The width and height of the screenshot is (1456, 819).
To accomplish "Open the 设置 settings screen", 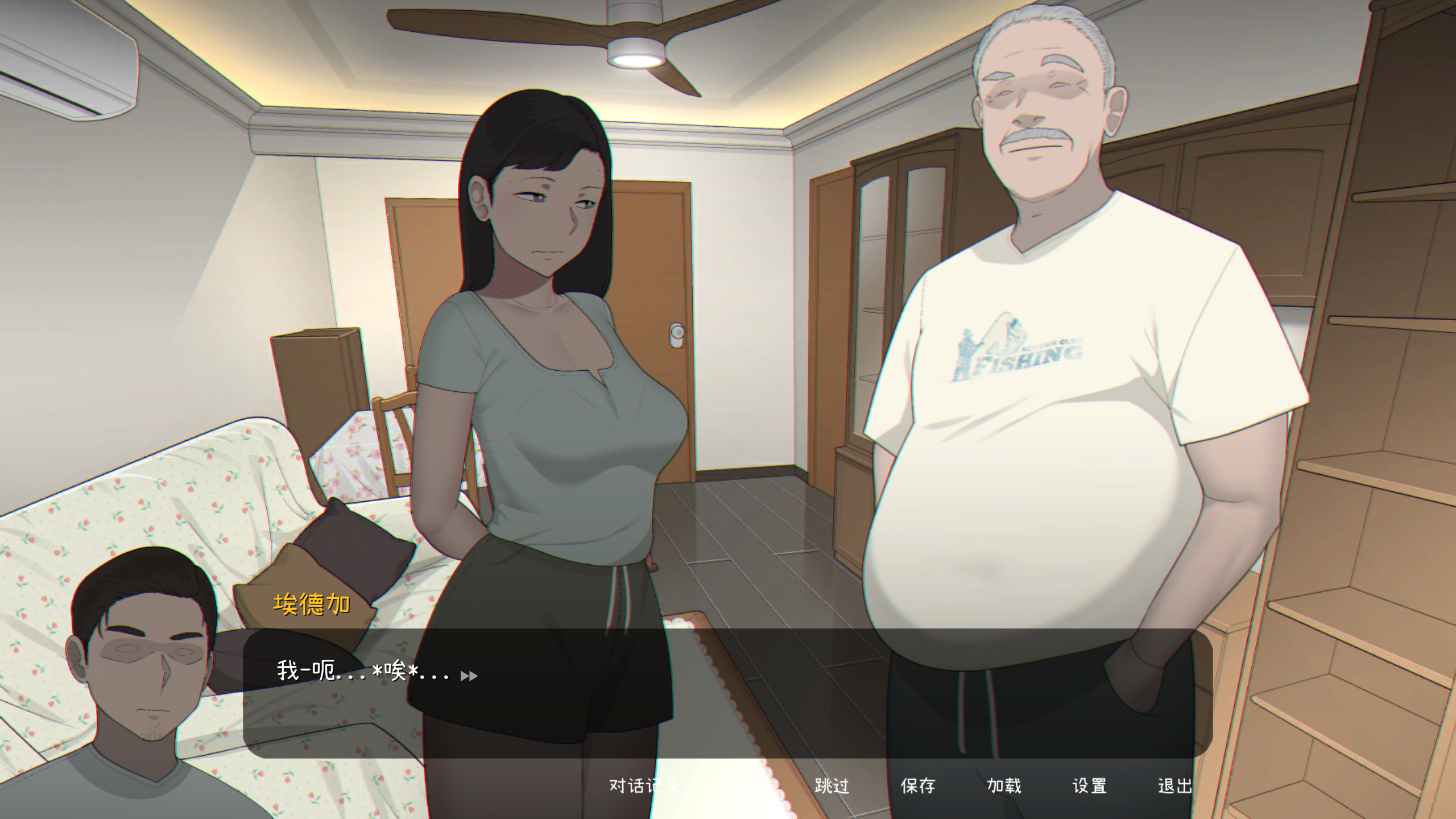I will [1088, 785].
